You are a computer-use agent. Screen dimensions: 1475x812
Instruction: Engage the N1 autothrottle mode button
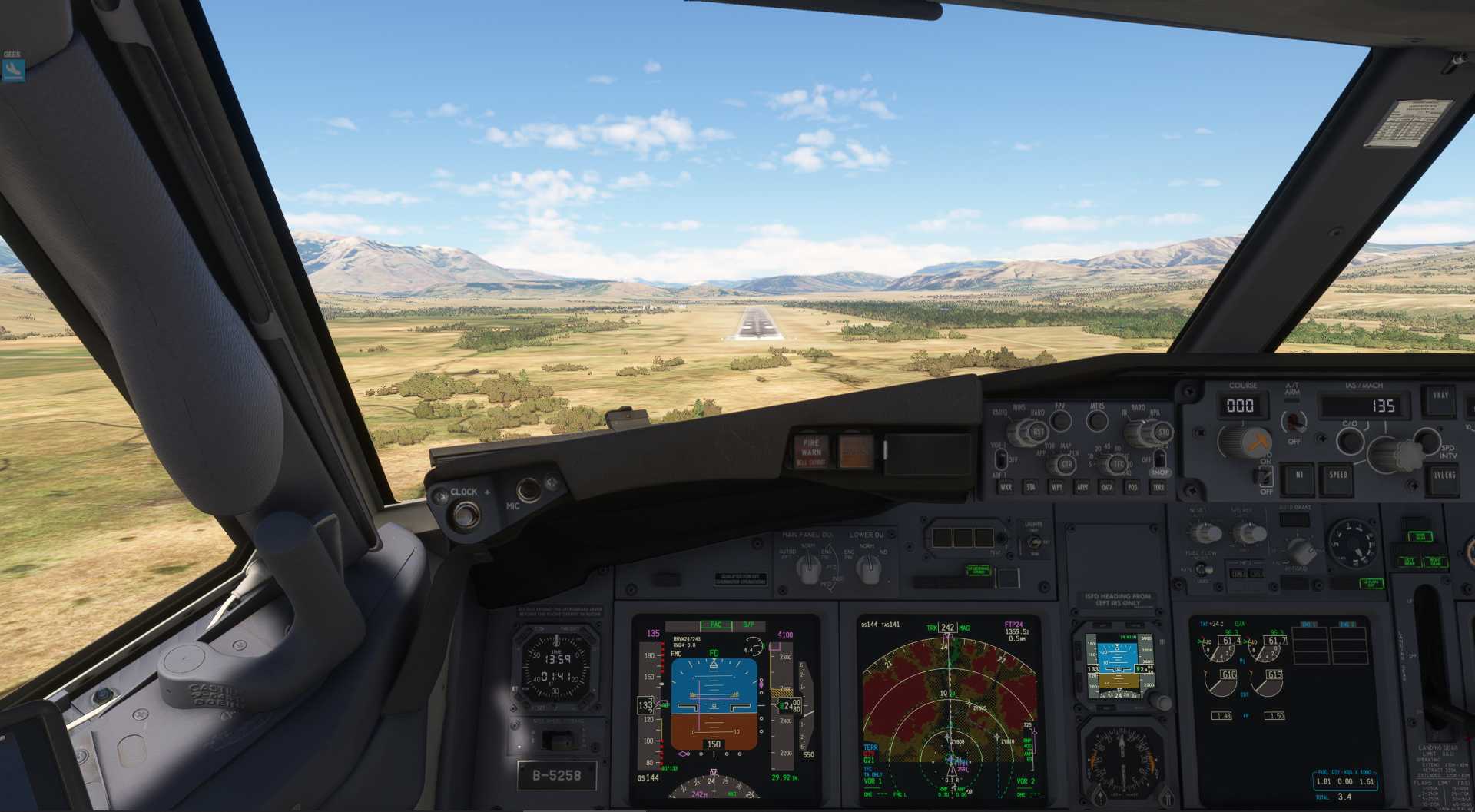click(1299, 476)
